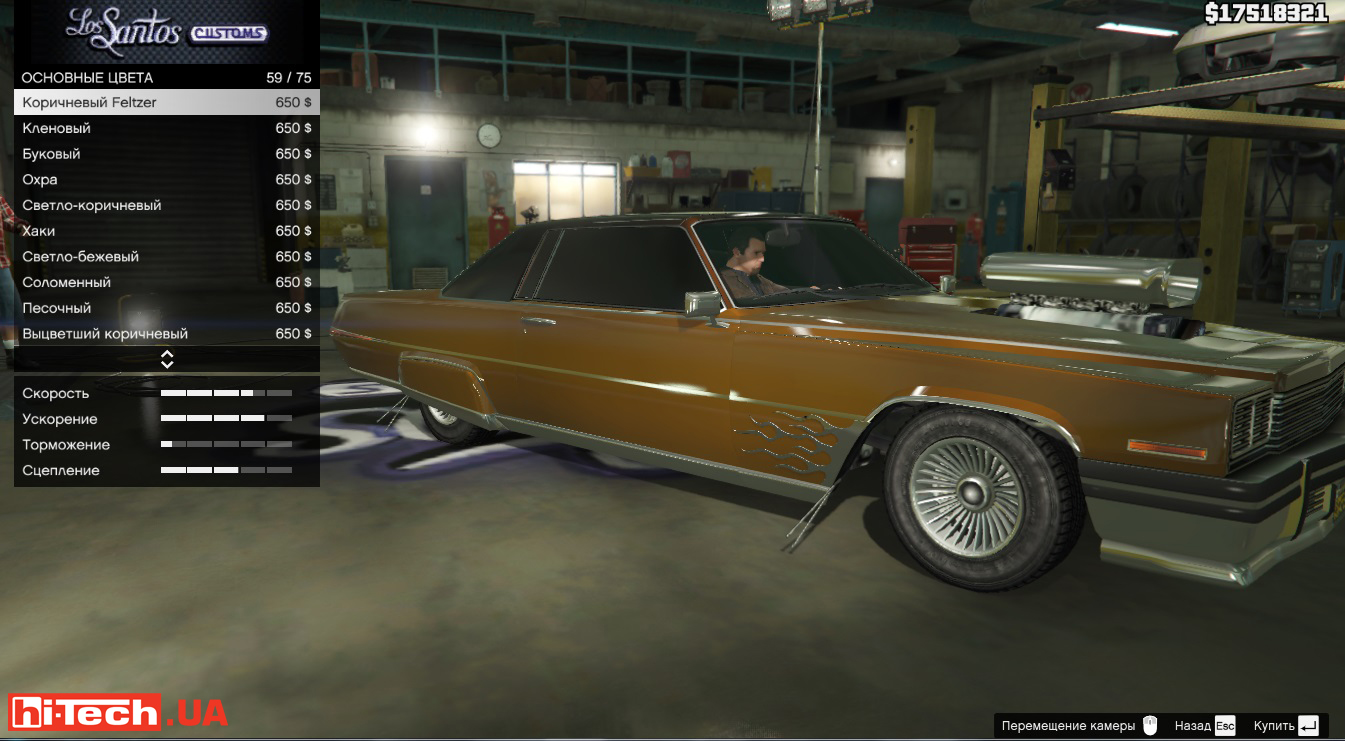Select the Хаки color
The width and height of the screenshot is (1345, 741).
pyautogui.click(x=167, y=231)
